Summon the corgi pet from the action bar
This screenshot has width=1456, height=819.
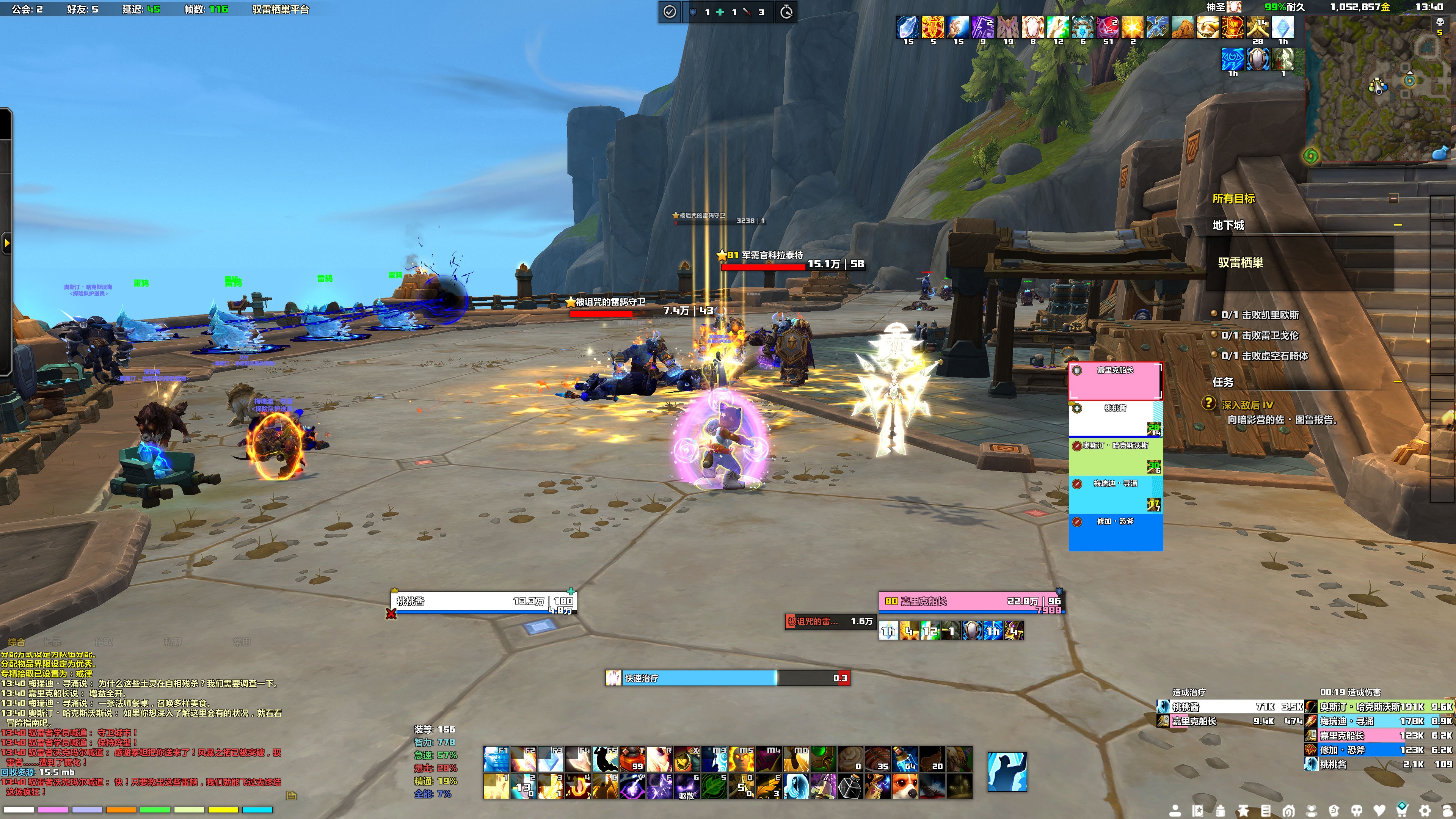[904, 786]
